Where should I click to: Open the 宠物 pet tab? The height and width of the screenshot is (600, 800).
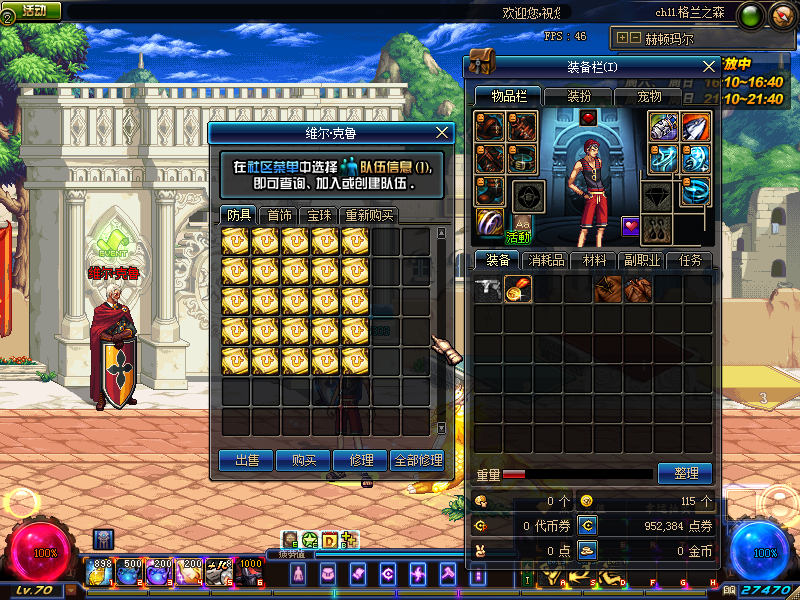pyautogui.click(x=649, y=96)
